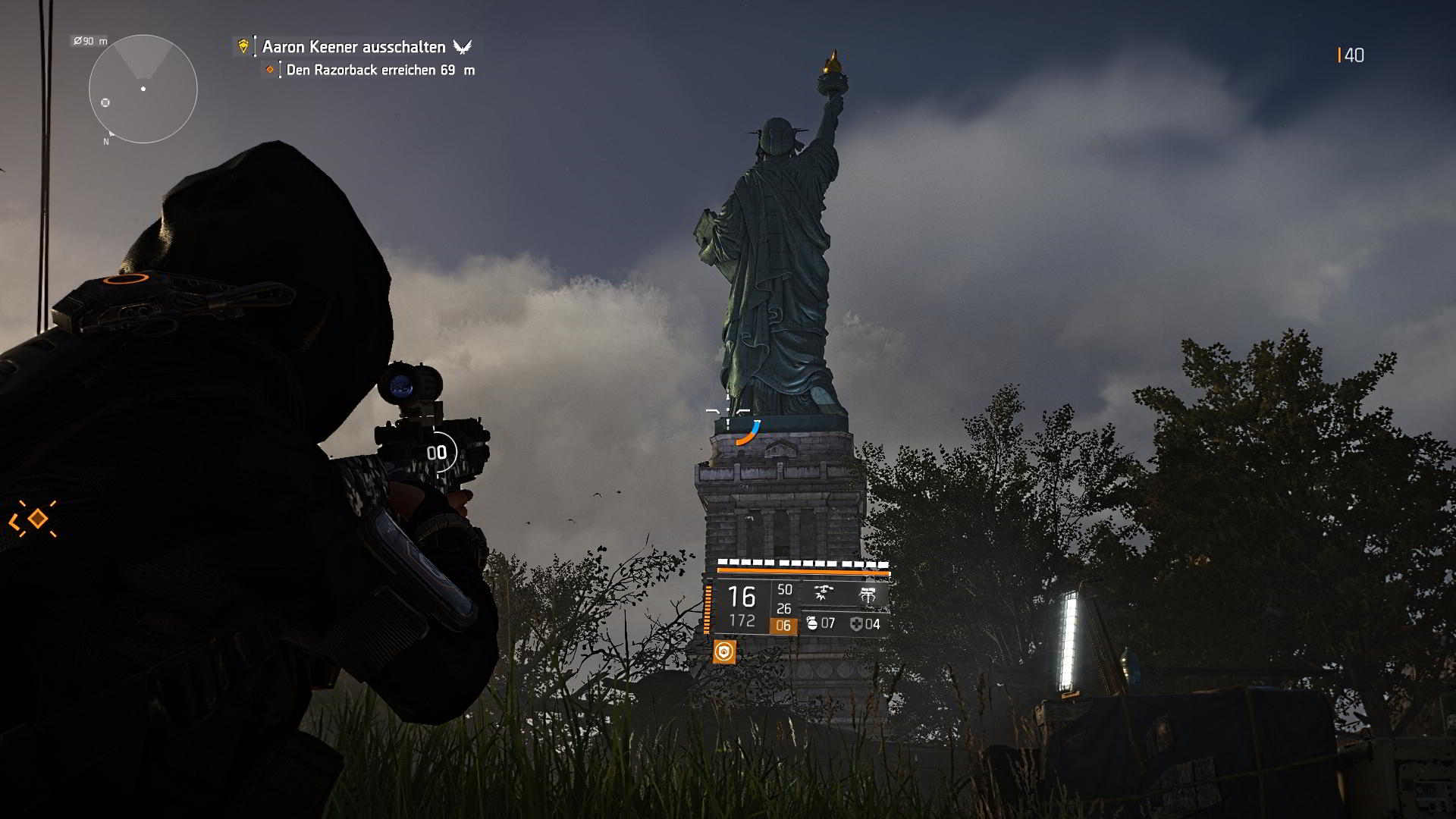
Task: Click the N compass marker on the minimap
Action: (x=105, y=140)
